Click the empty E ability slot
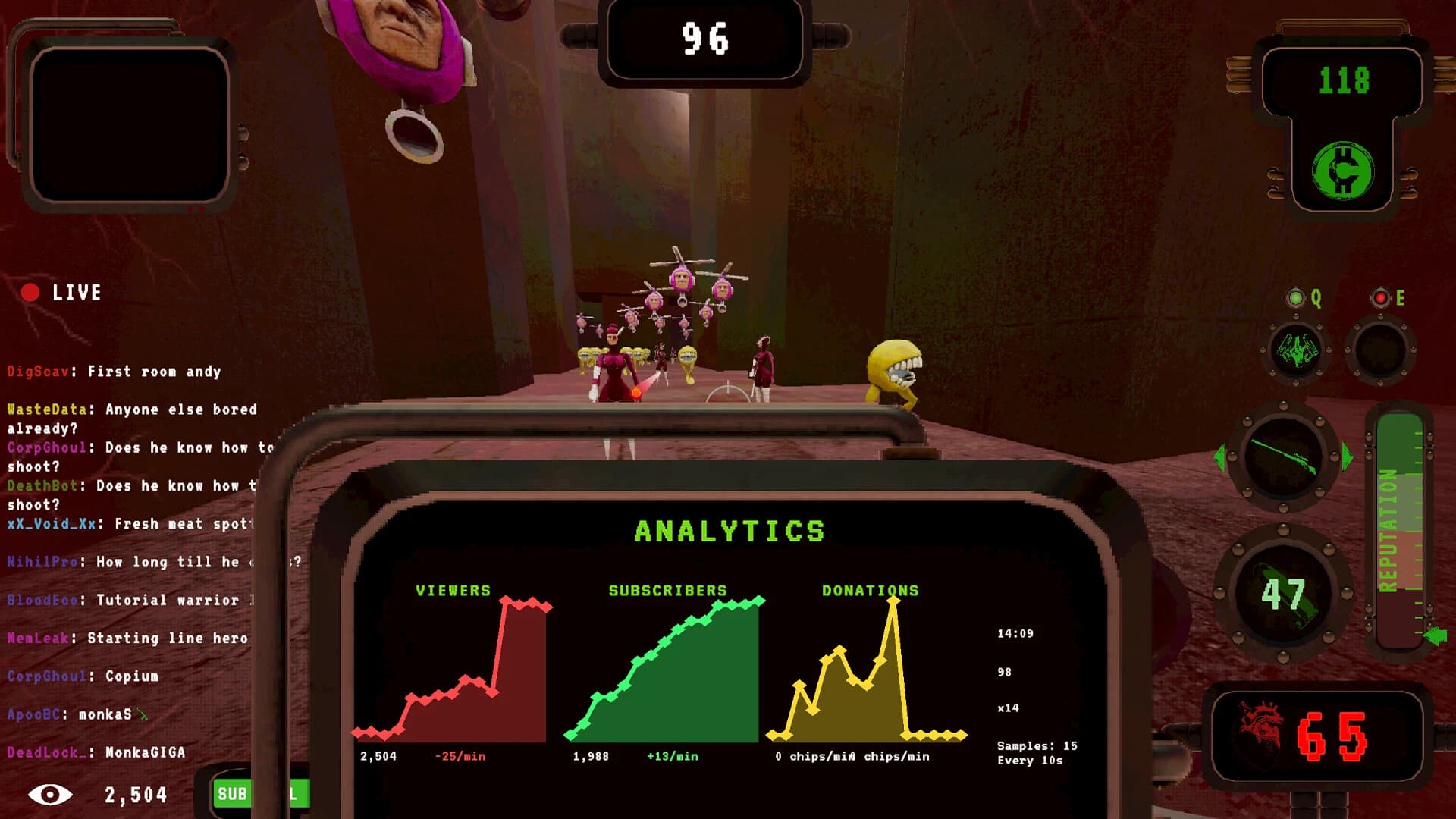 pos(1382,350)
